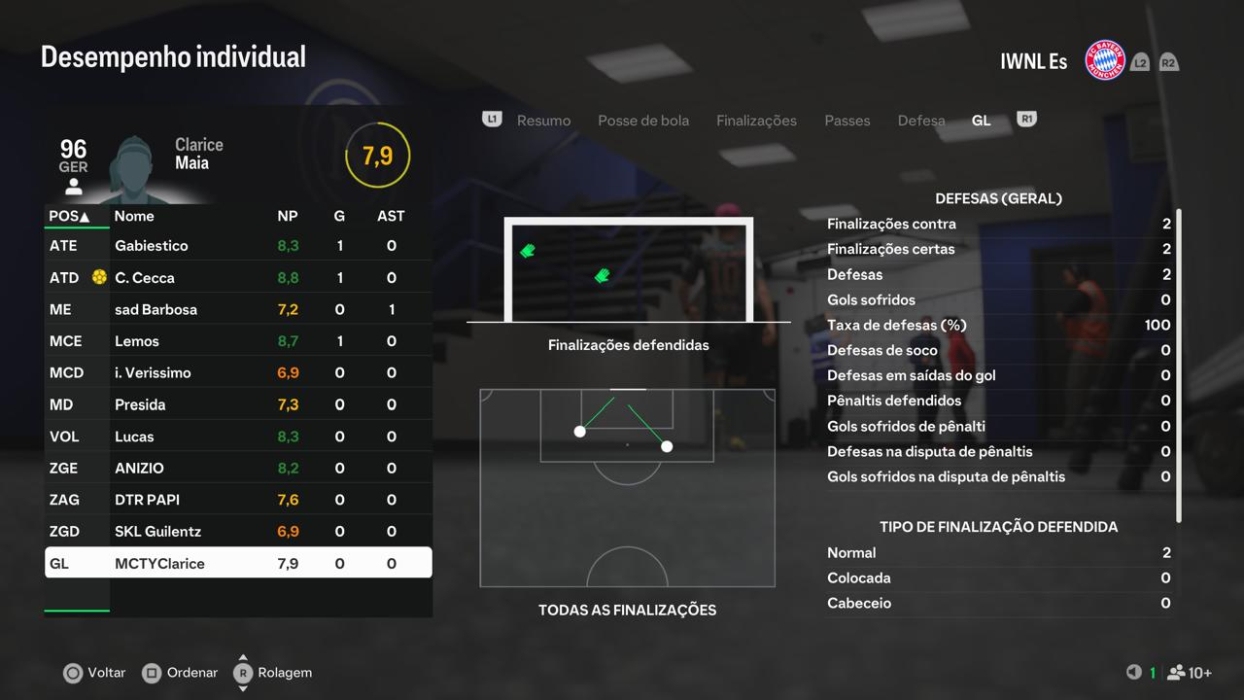Viewport: 1244px width, 700px height.
Task: Pick defender ANIZIO row
Action: point(238,468)
